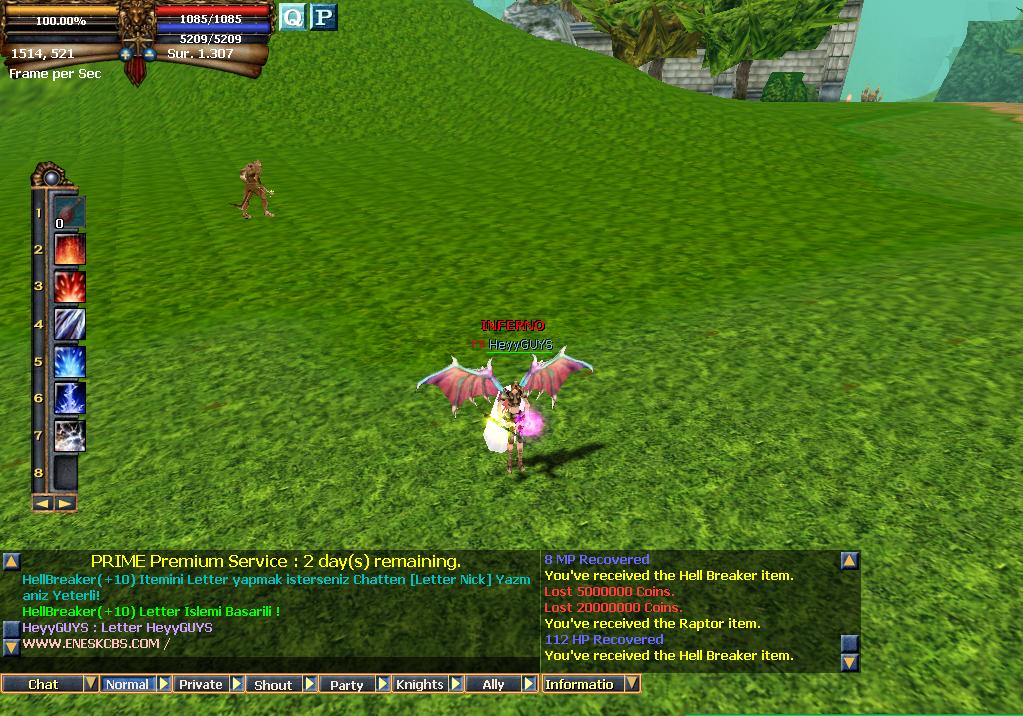The height and width of the screenshot is (716, 1023).
Task: Switch to the Normal chat channel
Action: coord(127,684)
